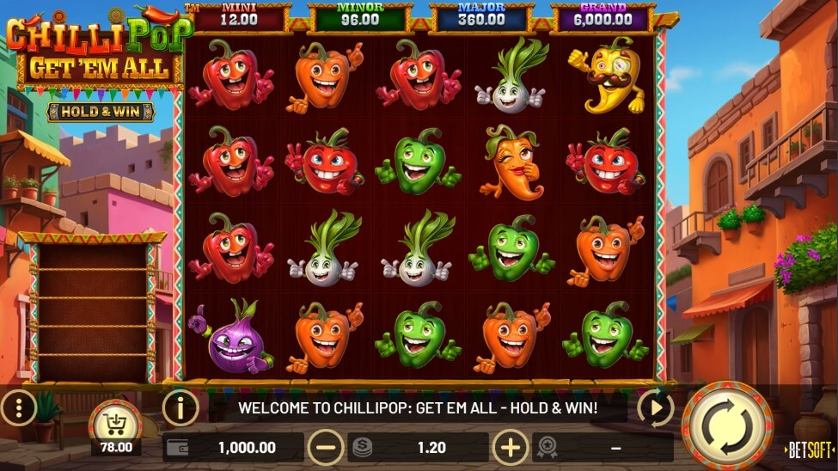The width and height of the screenshot is (838, 471).
Task: Increase the bet with the plus button
Action: pos(511,447)
